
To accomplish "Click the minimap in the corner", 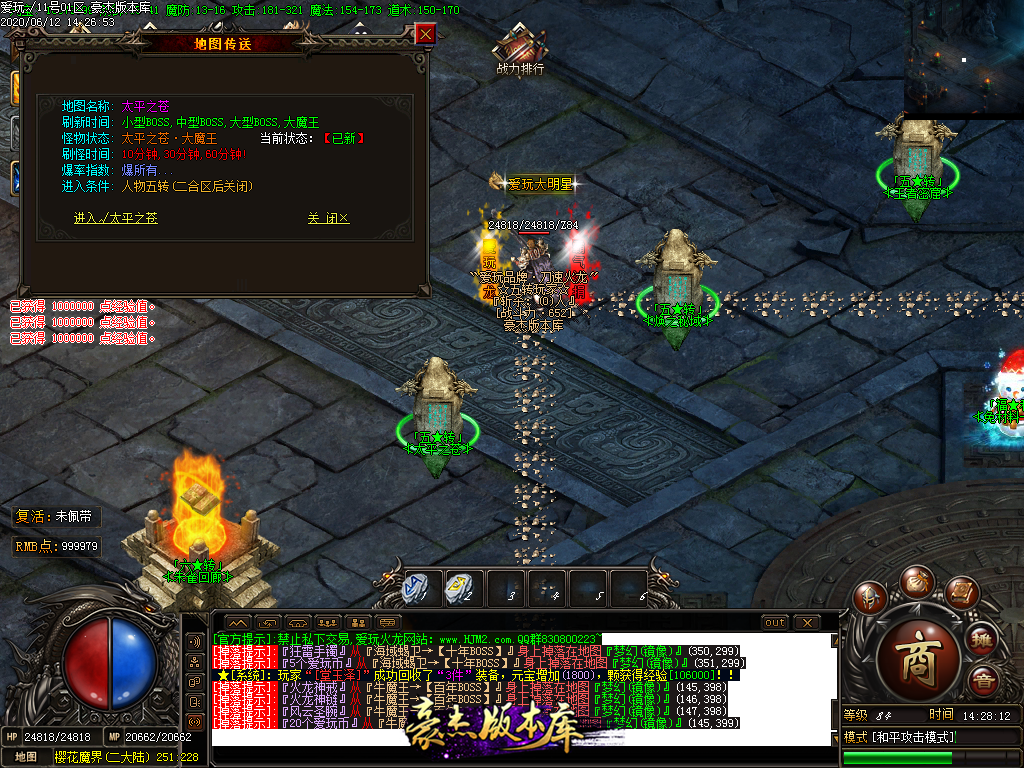I will tap(964, 58).
